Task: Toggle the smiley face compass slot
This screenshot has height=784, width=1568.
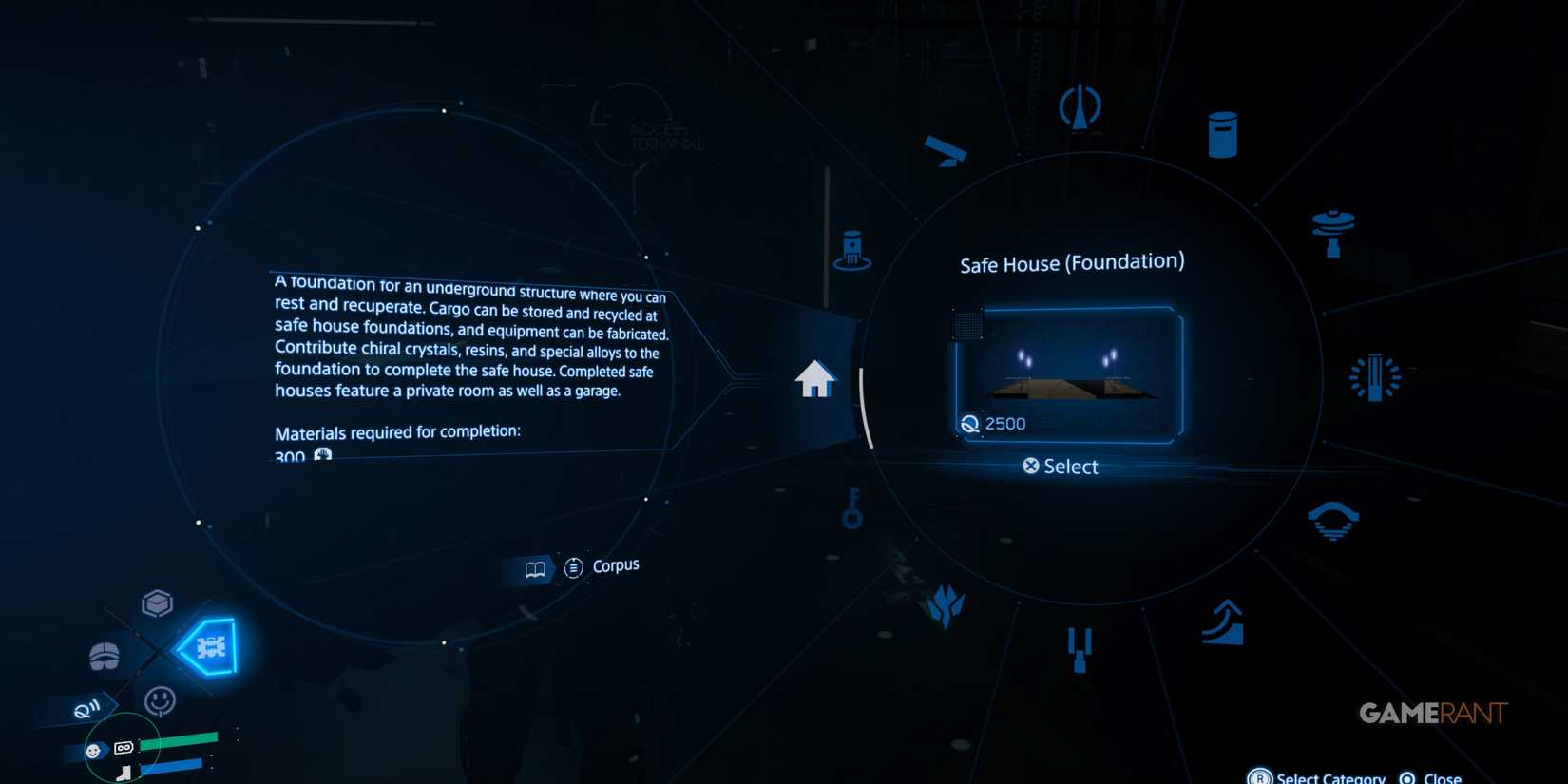Action: click(160, 700)
